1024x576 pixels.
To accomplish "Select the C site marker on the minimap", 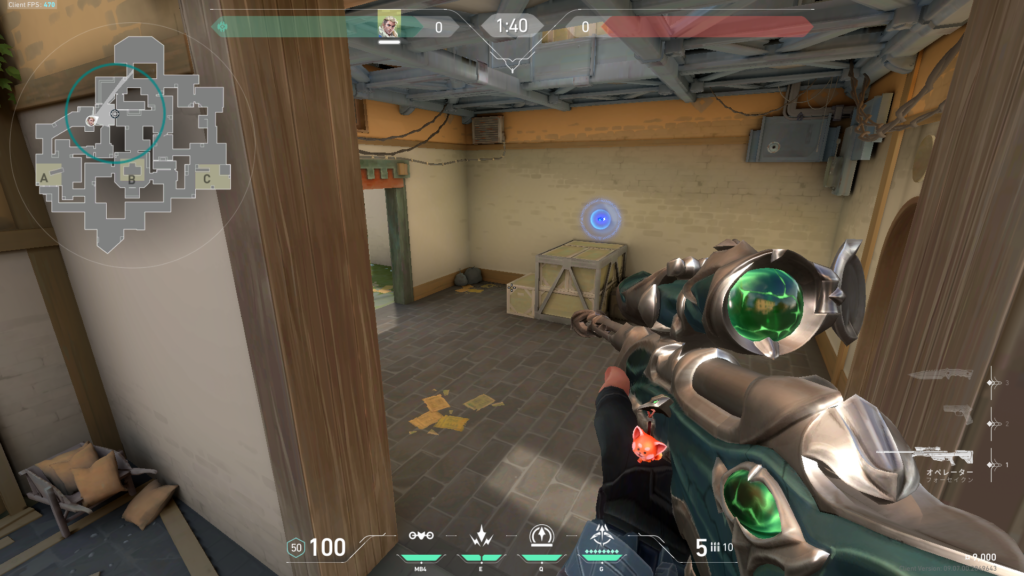I will 206,179.
